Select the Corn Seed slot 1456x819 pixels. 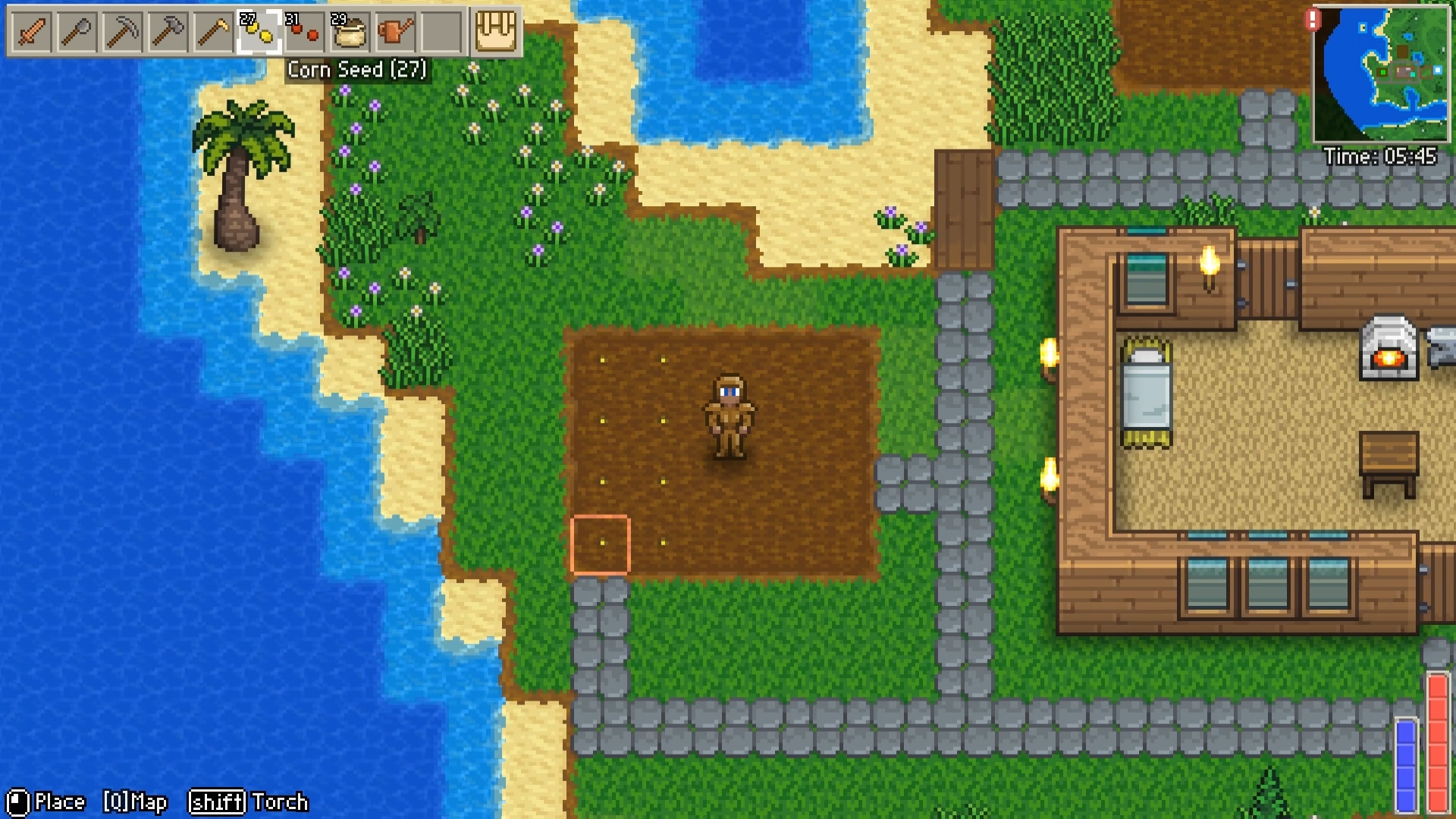pos(259,32)
